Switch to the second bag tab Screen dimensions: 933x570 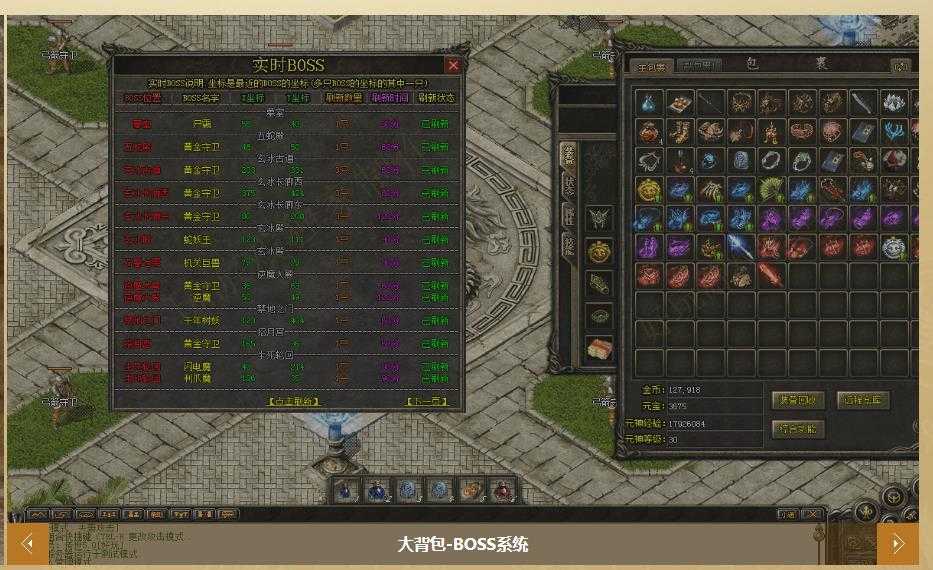click(x=698, y=66)
